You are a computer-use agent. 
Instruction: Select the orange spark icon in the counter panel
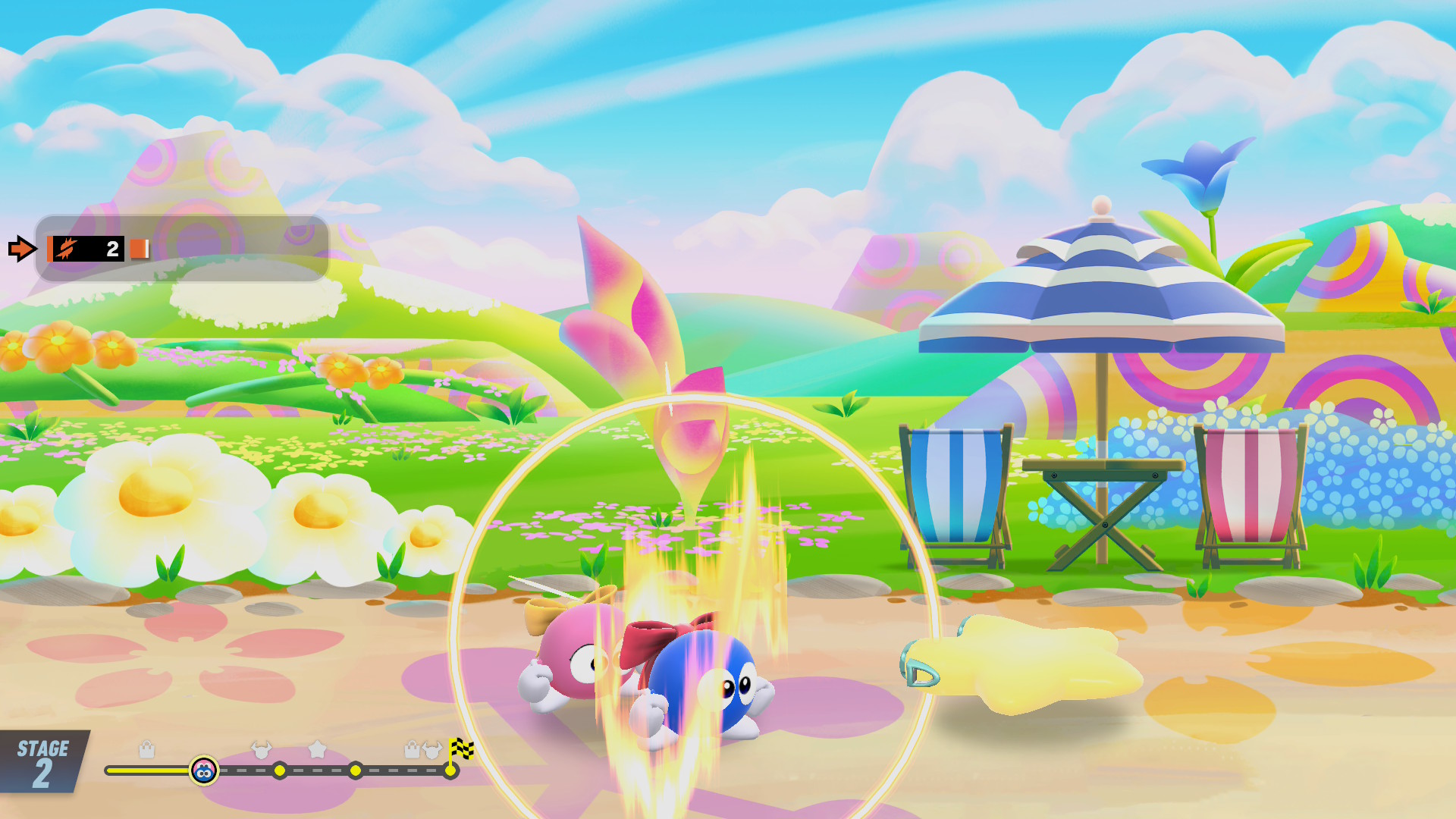coord(67,248)
